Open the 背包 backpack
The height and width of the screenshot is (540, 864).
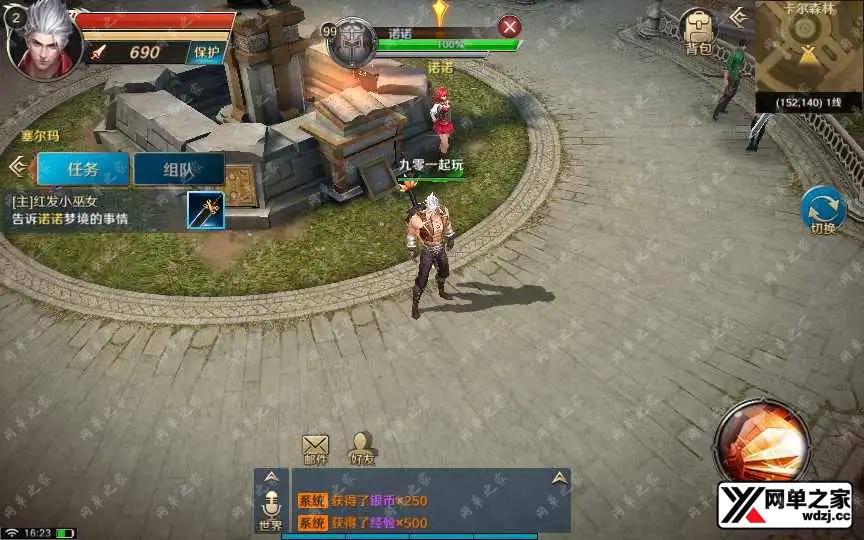click(698, 32)
